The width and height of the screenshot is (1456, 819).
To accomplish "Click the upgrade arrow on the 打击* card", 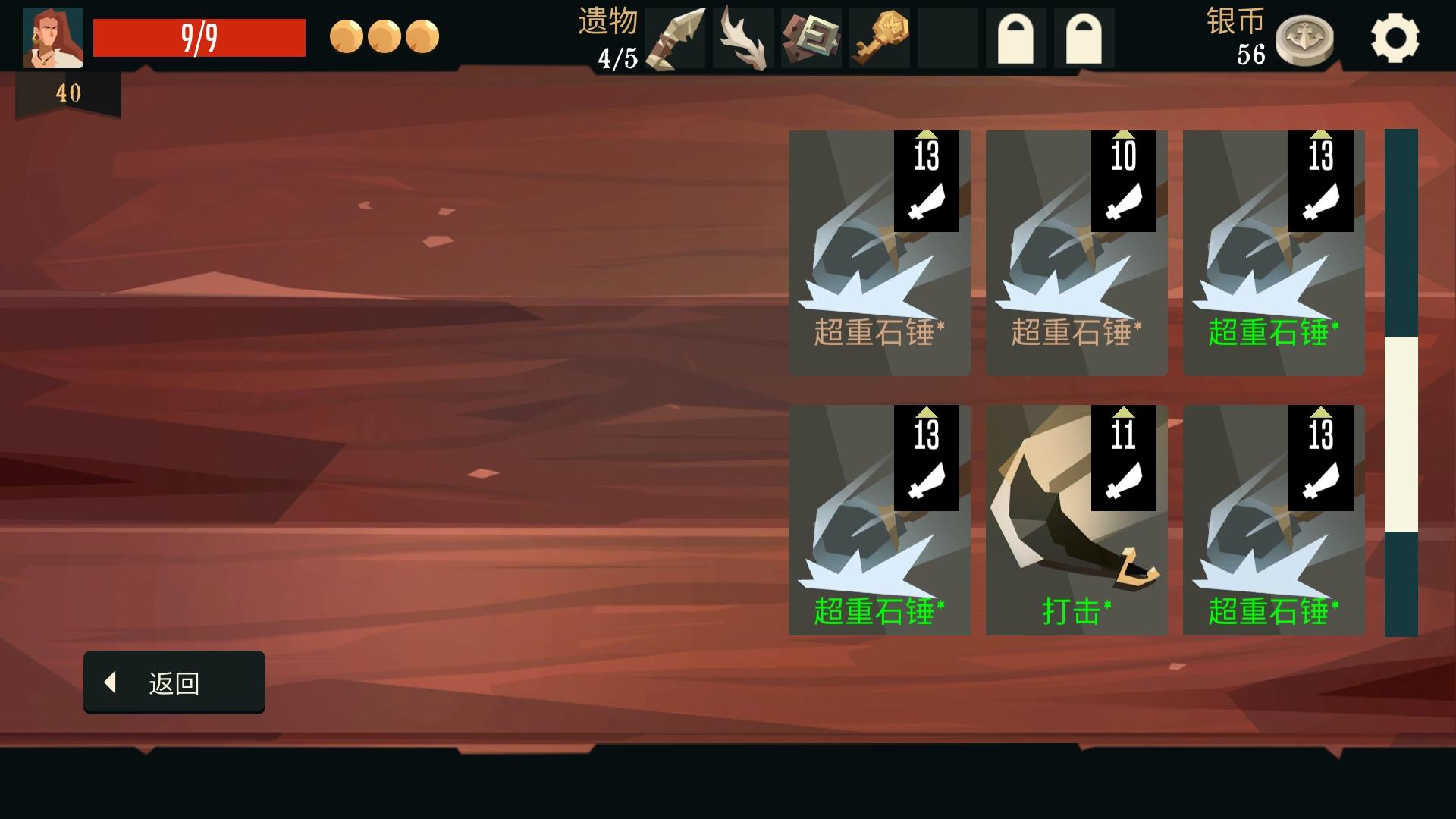I will click(x=1123, y=413).
